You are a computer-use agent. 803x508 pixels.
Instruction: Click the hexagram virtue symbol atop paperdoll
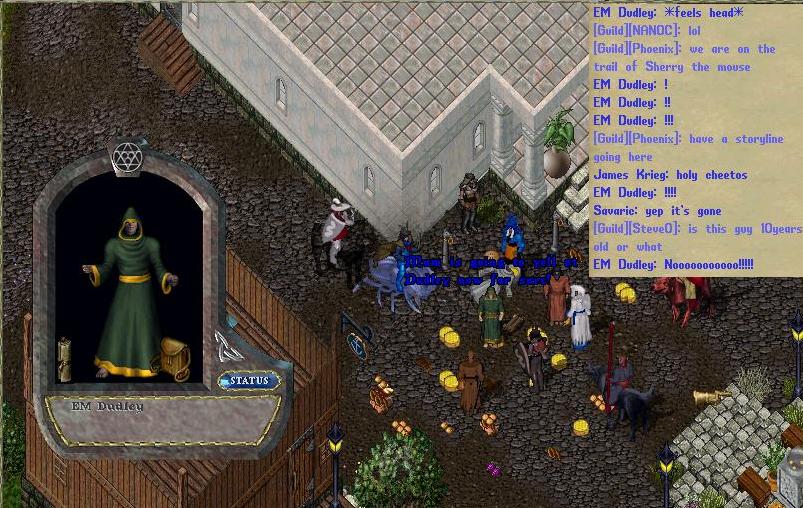tap(127, 157)
